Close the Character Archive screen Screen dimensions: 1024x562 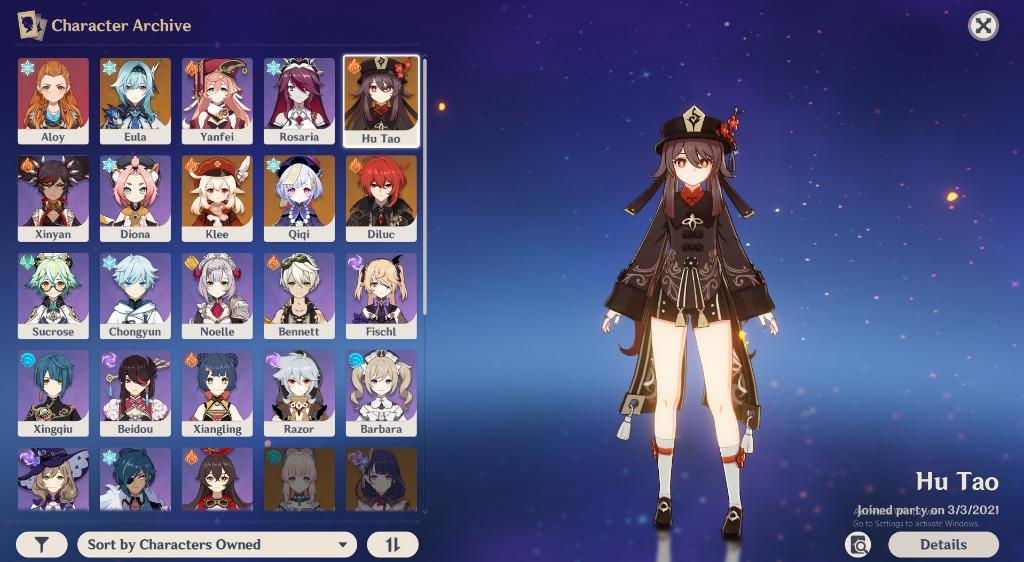tap(983, 26)
